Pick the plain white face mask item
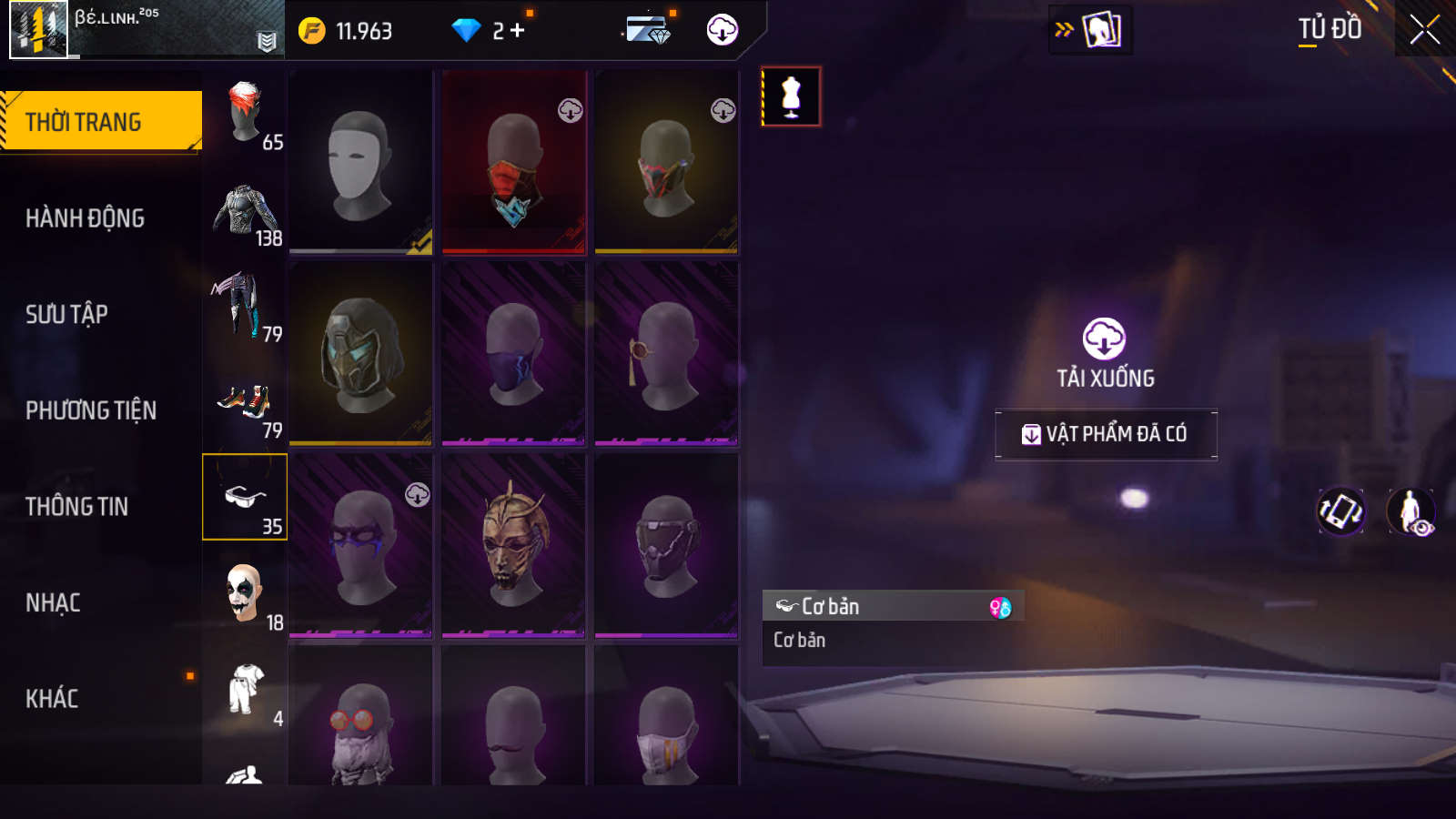The image size is (1456, 819). point(360,162)
